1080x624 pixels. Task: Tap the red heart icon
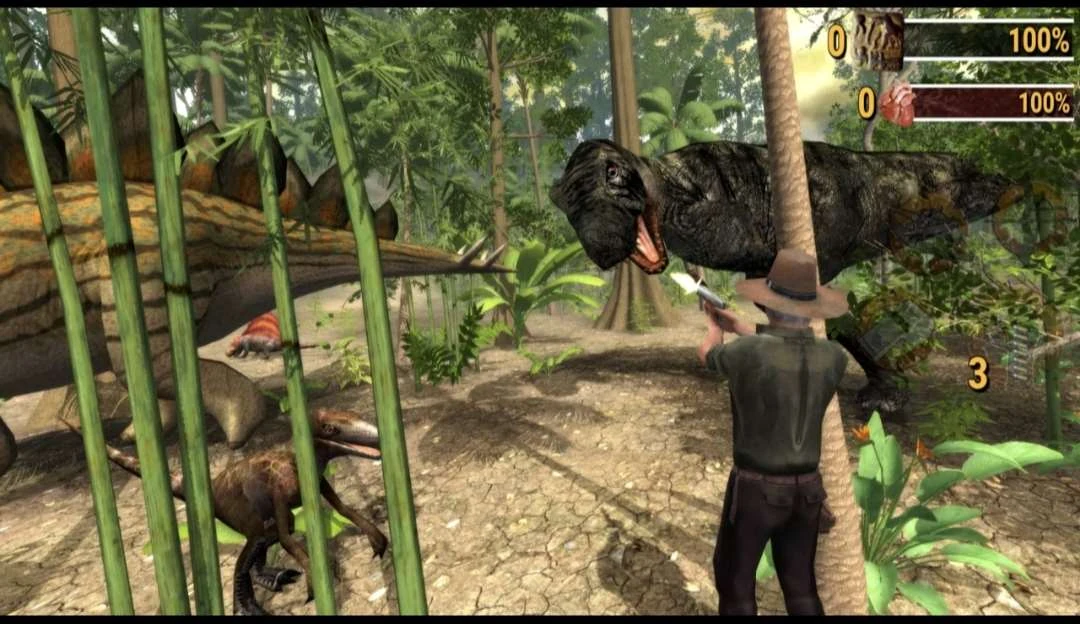tap(897, 104)
